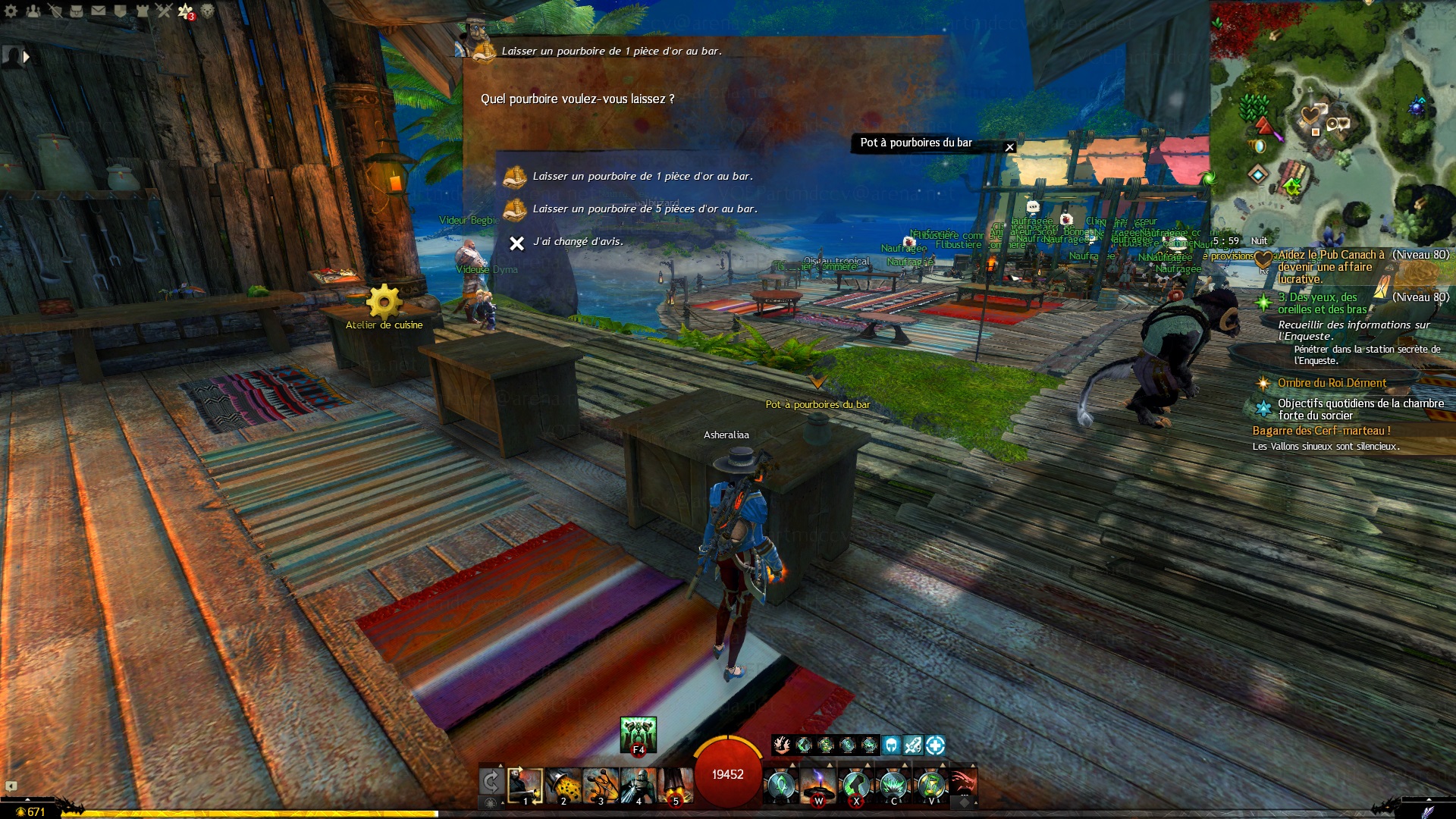The height and width of the screenshot is (819, 1456).
Task: Activate the F4 mech command skill
Action: pyautogui.click(x=638, y=734)
